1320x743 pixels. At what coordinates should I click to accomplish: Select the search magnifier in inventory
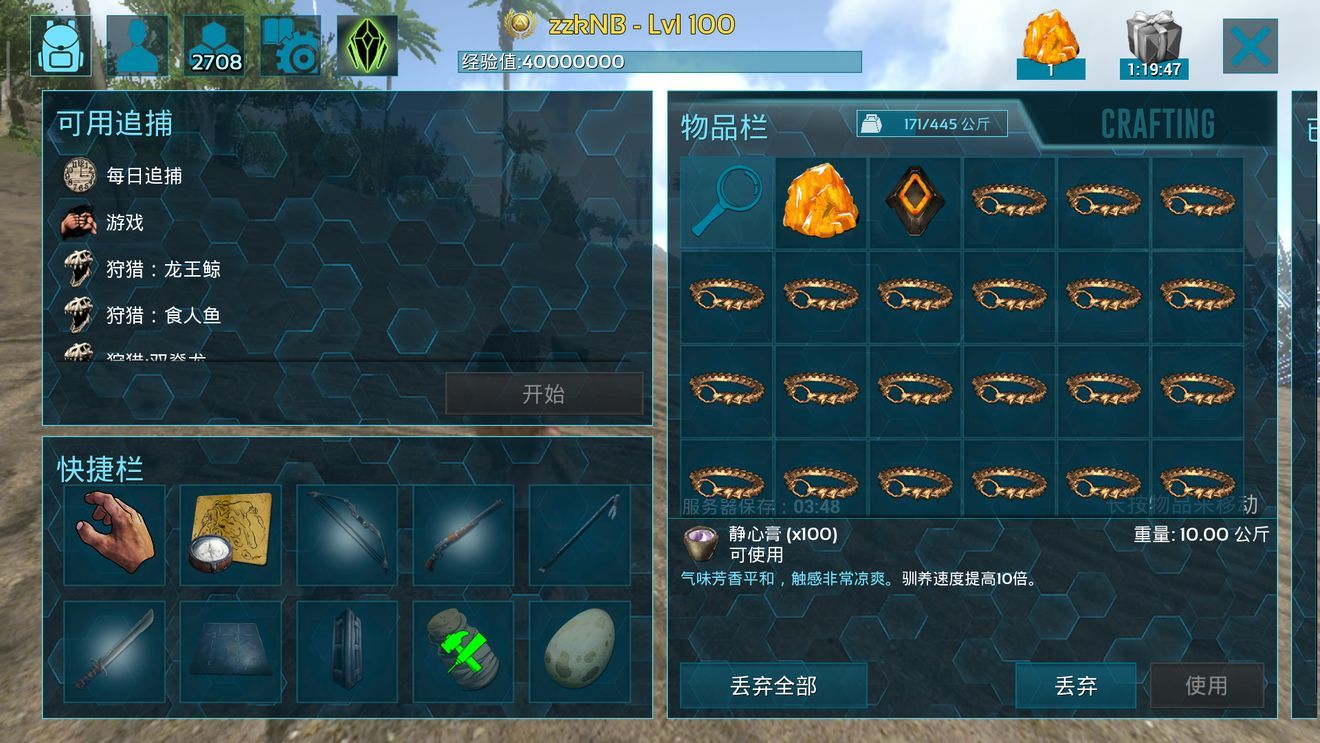[725, 201]
